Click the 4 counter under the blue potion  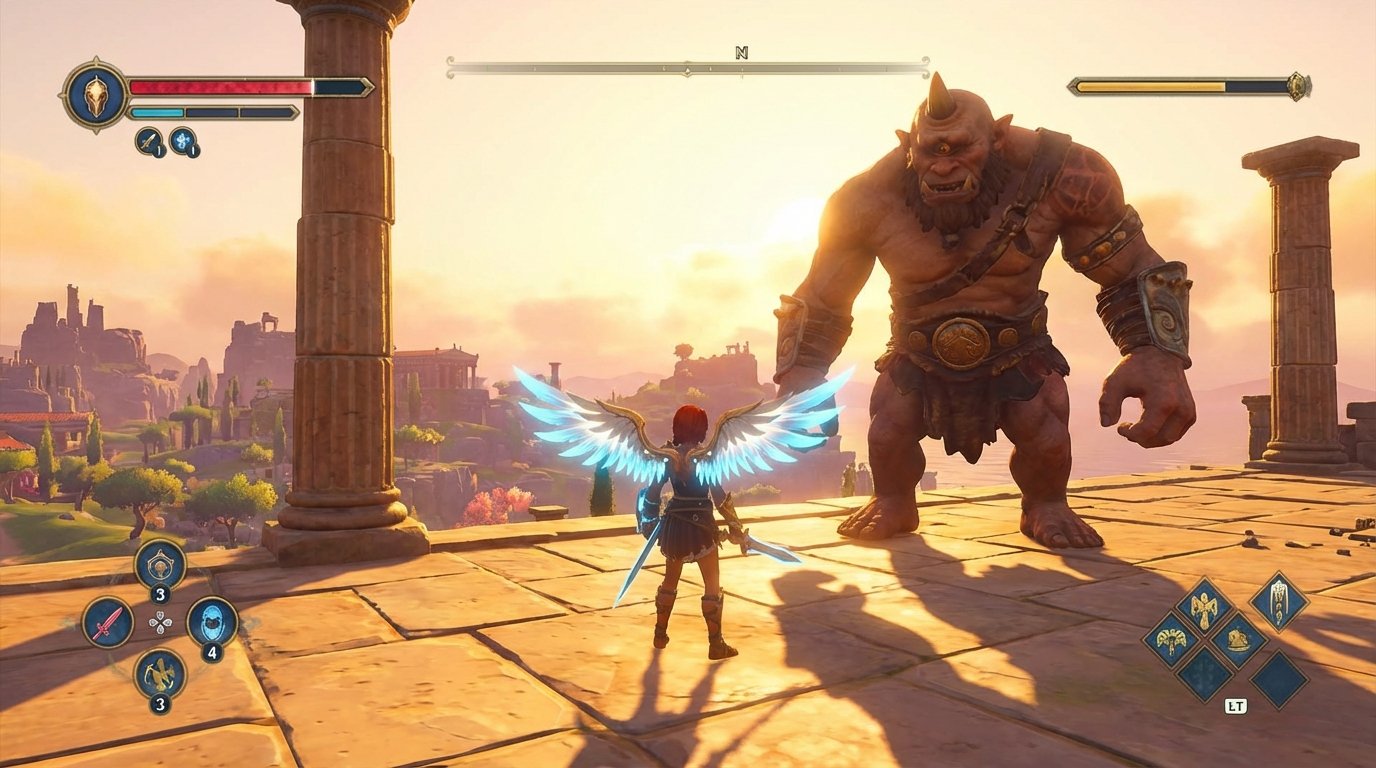[212, 653]
